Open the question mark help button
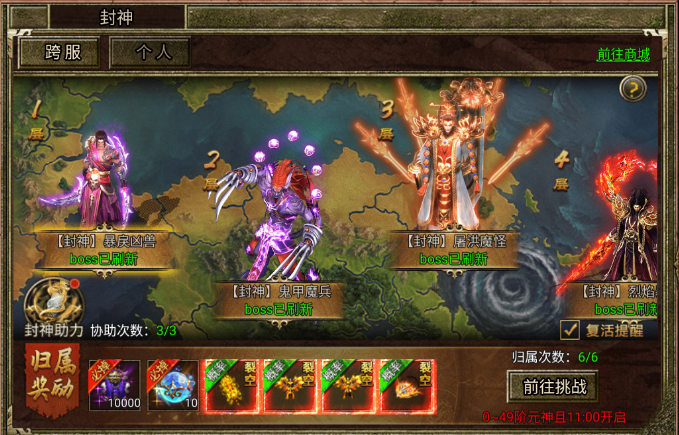This screenshot has width=679, height=435. click(632, 89)
